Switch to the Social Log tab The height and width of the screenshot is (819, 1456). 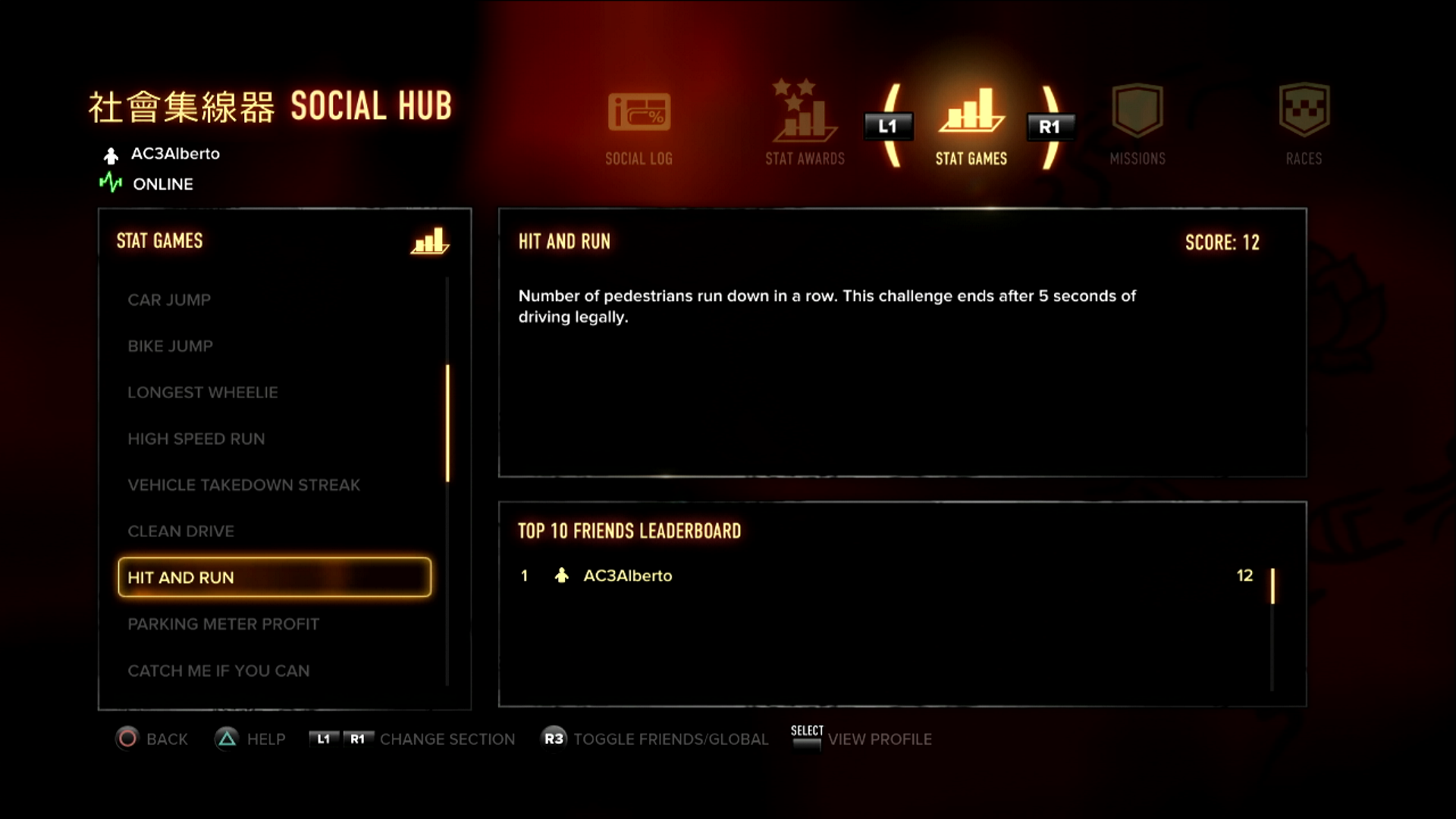click(x=639, y=125)
